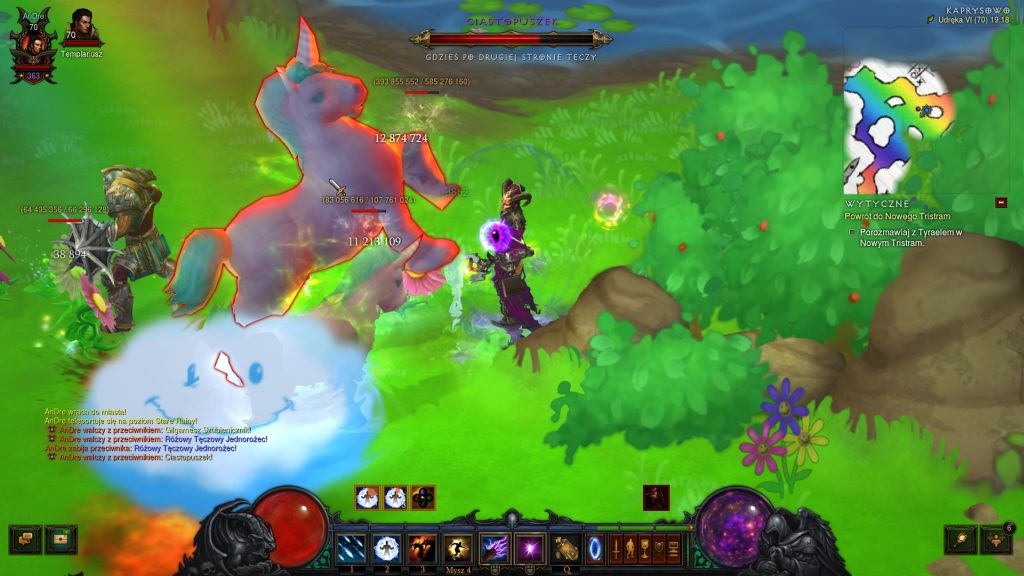Open the blue town portal
This screenshot has height=576, width=1024.
coord(595,548)
